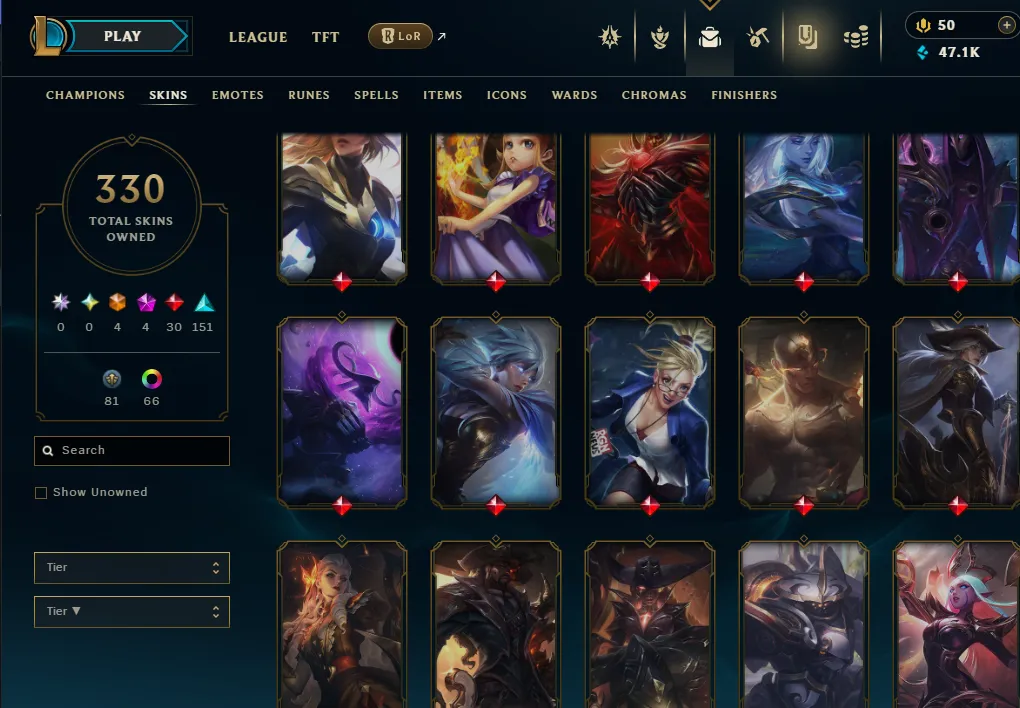Select the blonde woman in blue blazer skin
This screenshot has width=1020, height=708.
click(x=649, y=410)
